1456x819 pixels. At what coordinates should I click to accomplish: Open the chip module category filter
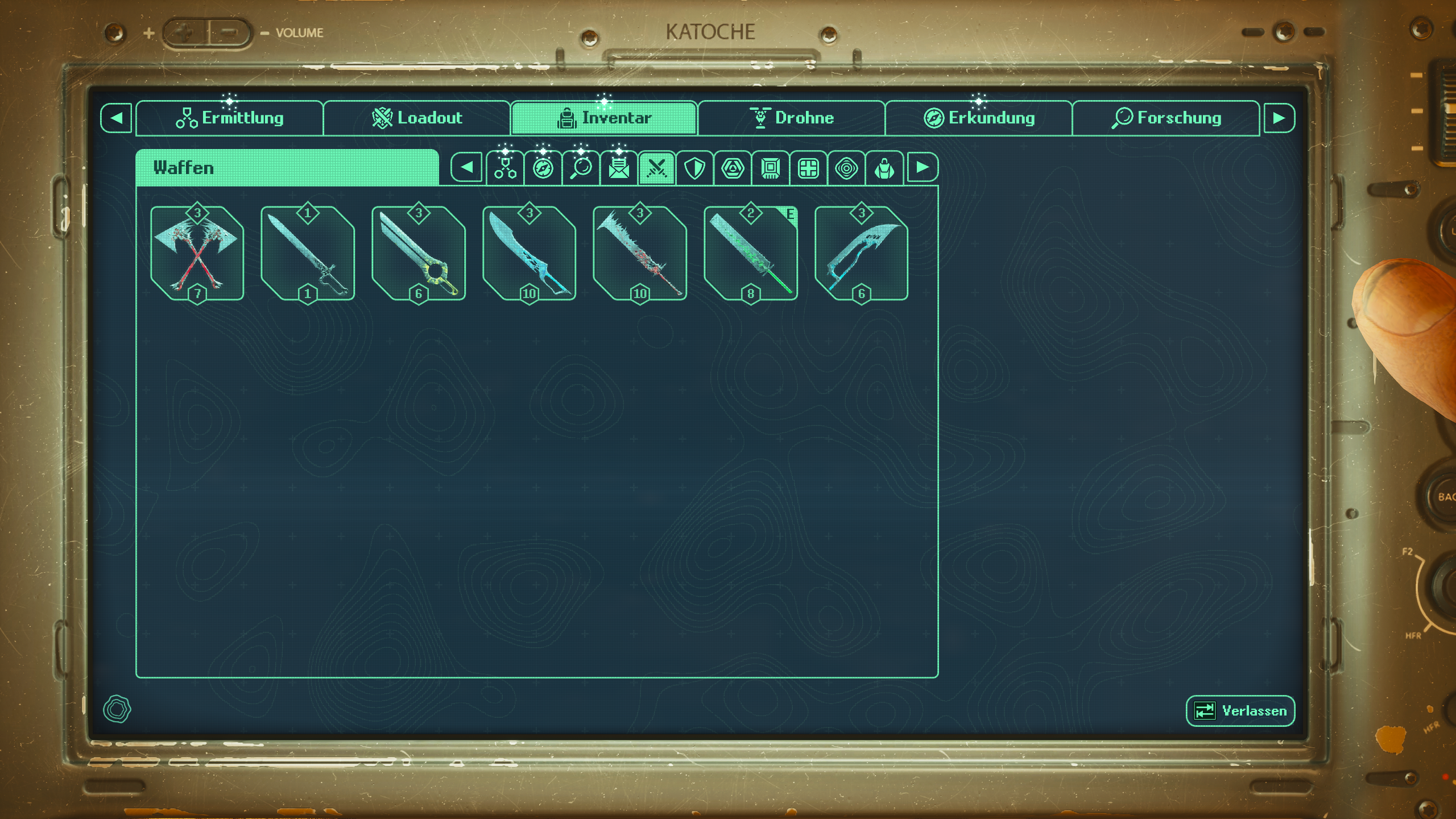(x=770, y=167)
